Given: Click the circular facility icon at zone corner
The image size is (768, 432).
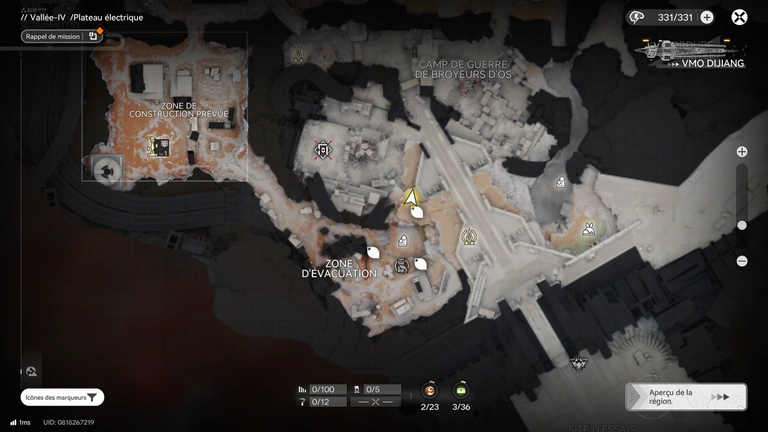Looking at the screenshot, I should (104, 170).
